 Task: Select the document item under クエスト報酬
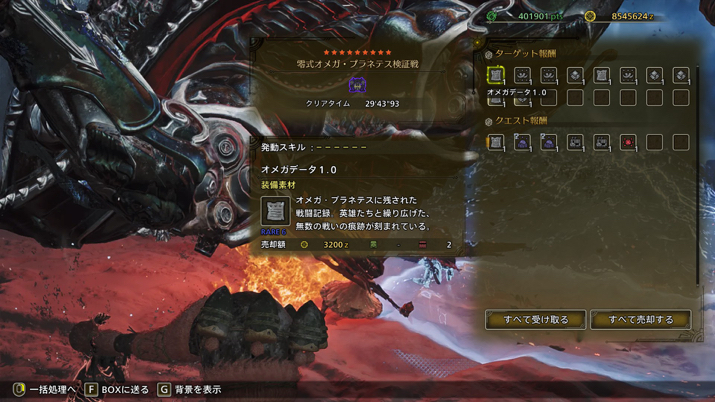[496, 143]
